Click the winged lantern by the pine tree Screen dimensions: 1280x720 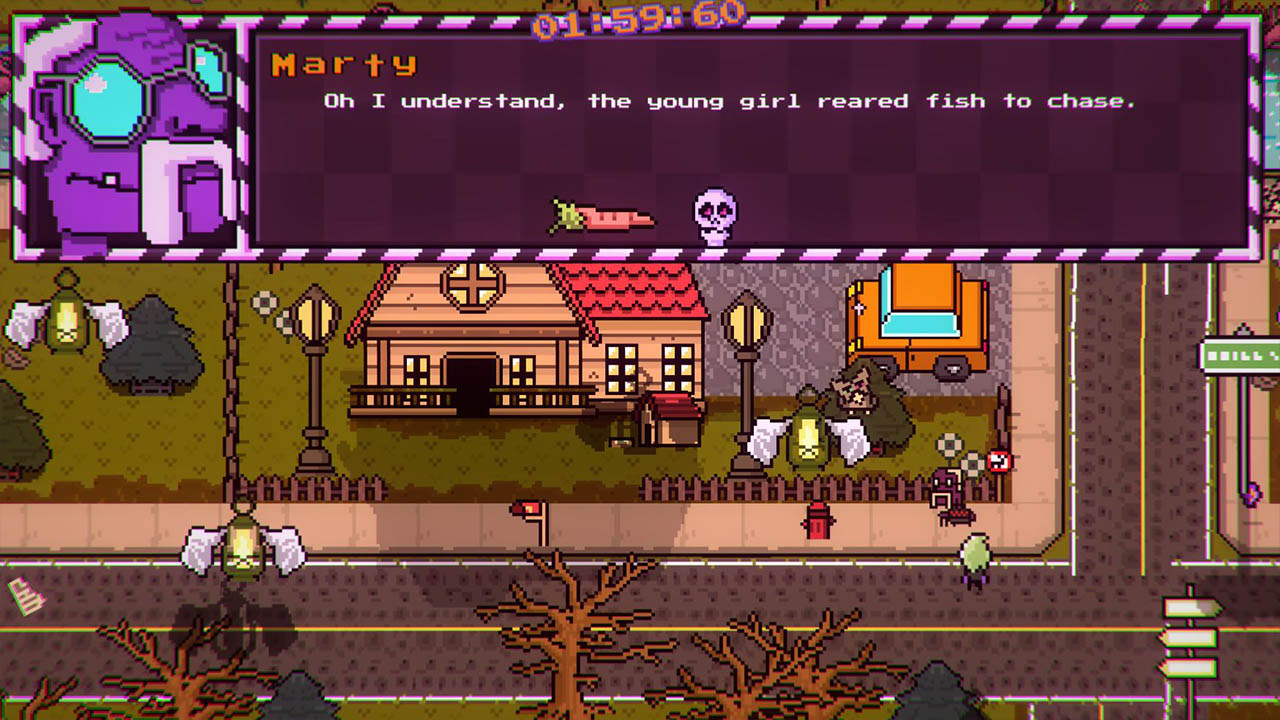(x=68, y=320)
